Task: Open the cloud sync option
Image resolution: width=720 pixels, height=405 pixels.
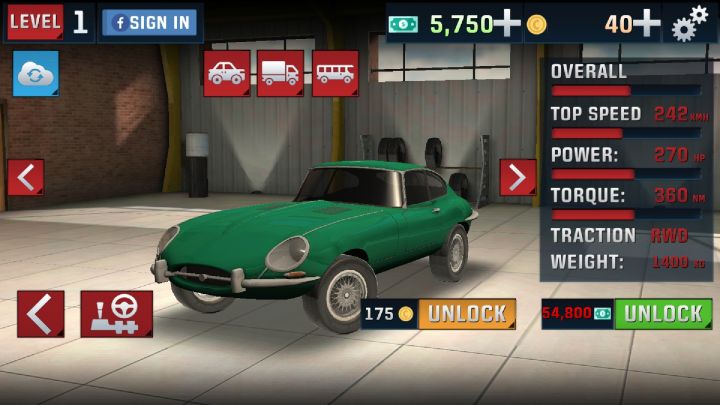Action: point(36,75)
